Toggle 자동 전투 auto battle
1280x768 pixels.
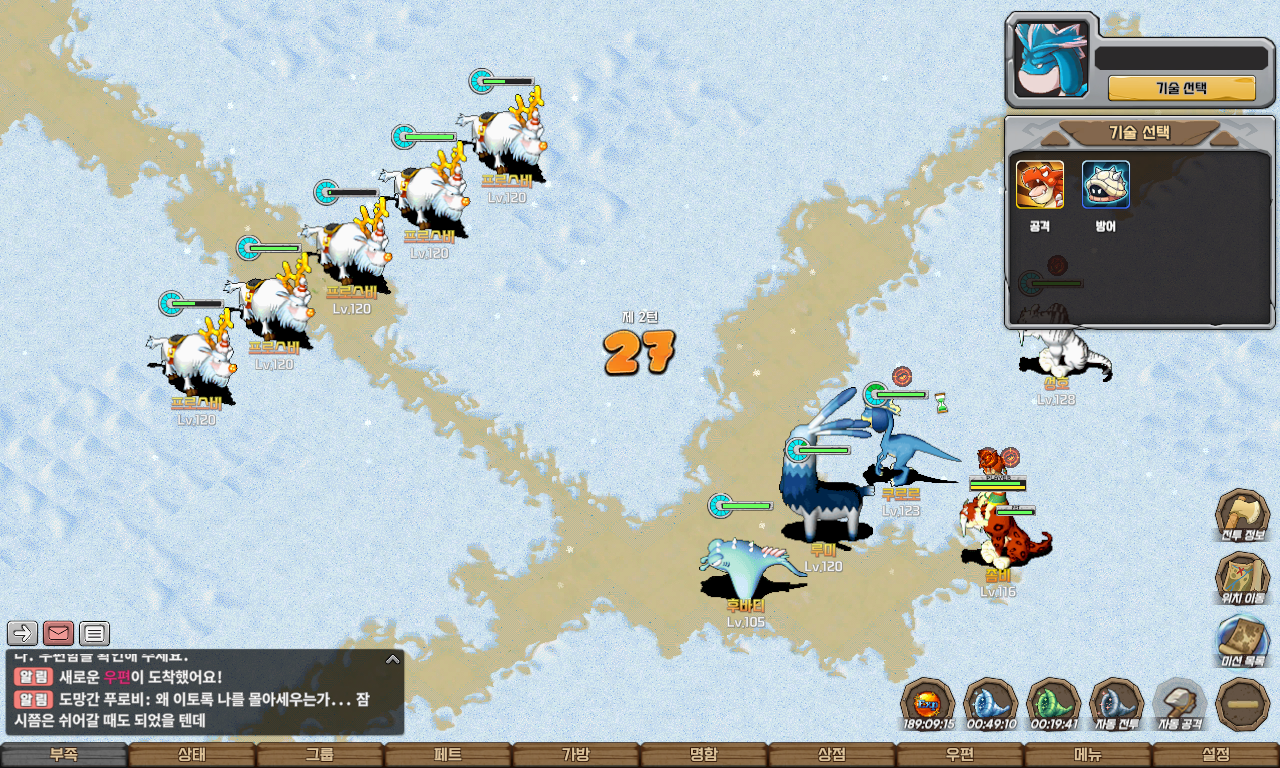point(1116,703)
